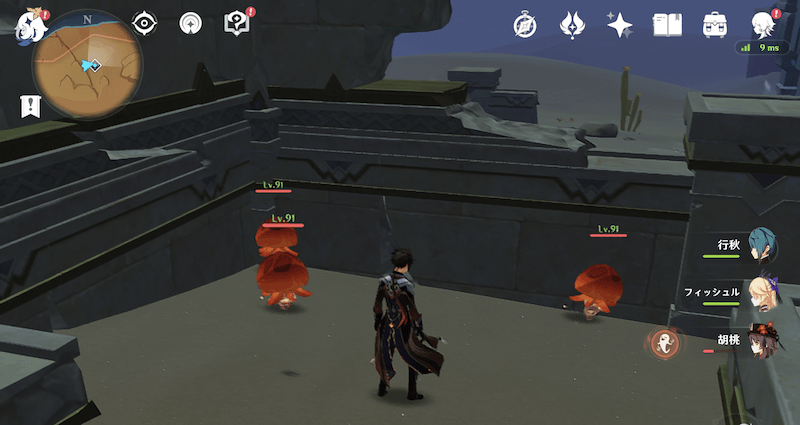Switch to party member フィッシュル
Image resolution: width=800 pixels, height=425 pixels.
coord(762,294)
